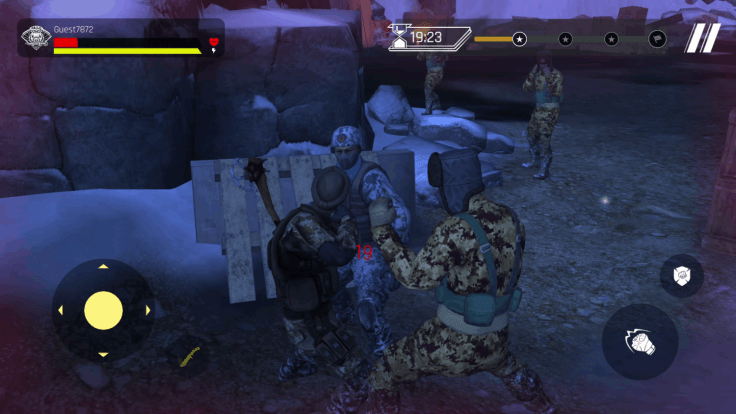Tap the joystick's right arrow
The image size is (736, 414).
147,310
